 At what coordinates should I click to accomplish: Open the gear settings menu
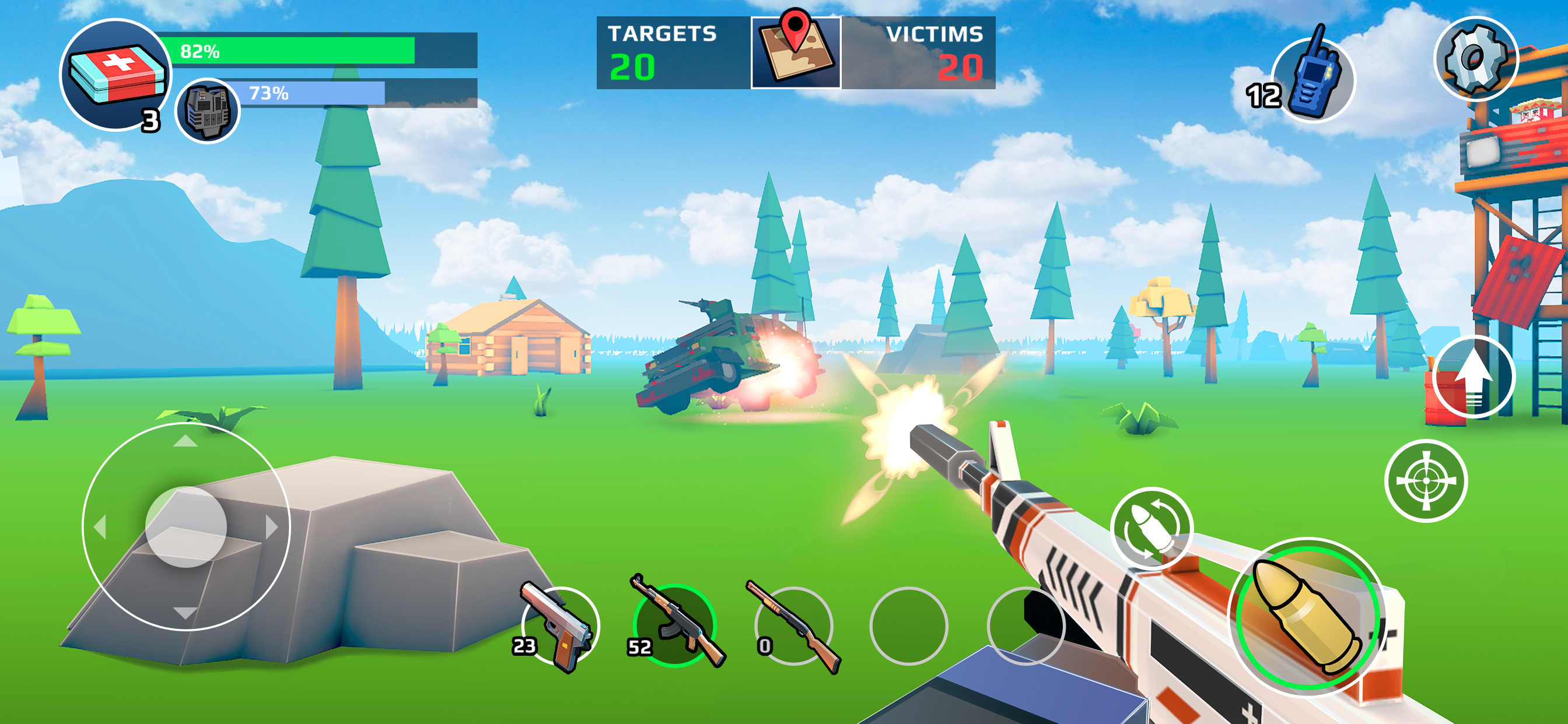tap(1475, 58)
